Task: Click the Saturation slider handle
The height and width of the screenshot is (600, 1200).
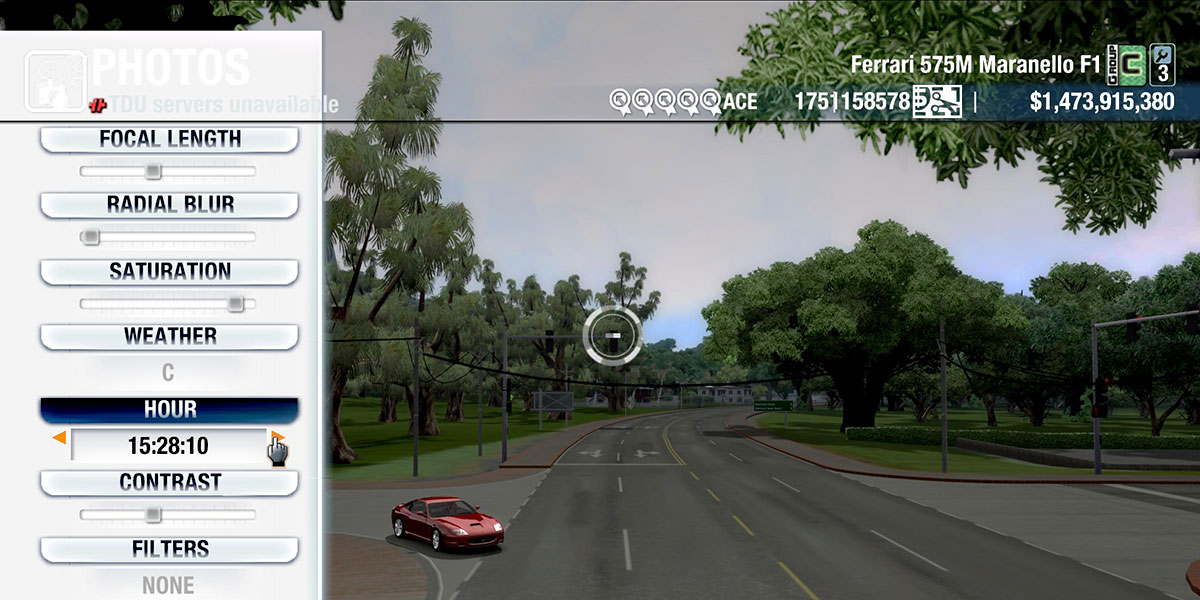Action: (235, 303)
